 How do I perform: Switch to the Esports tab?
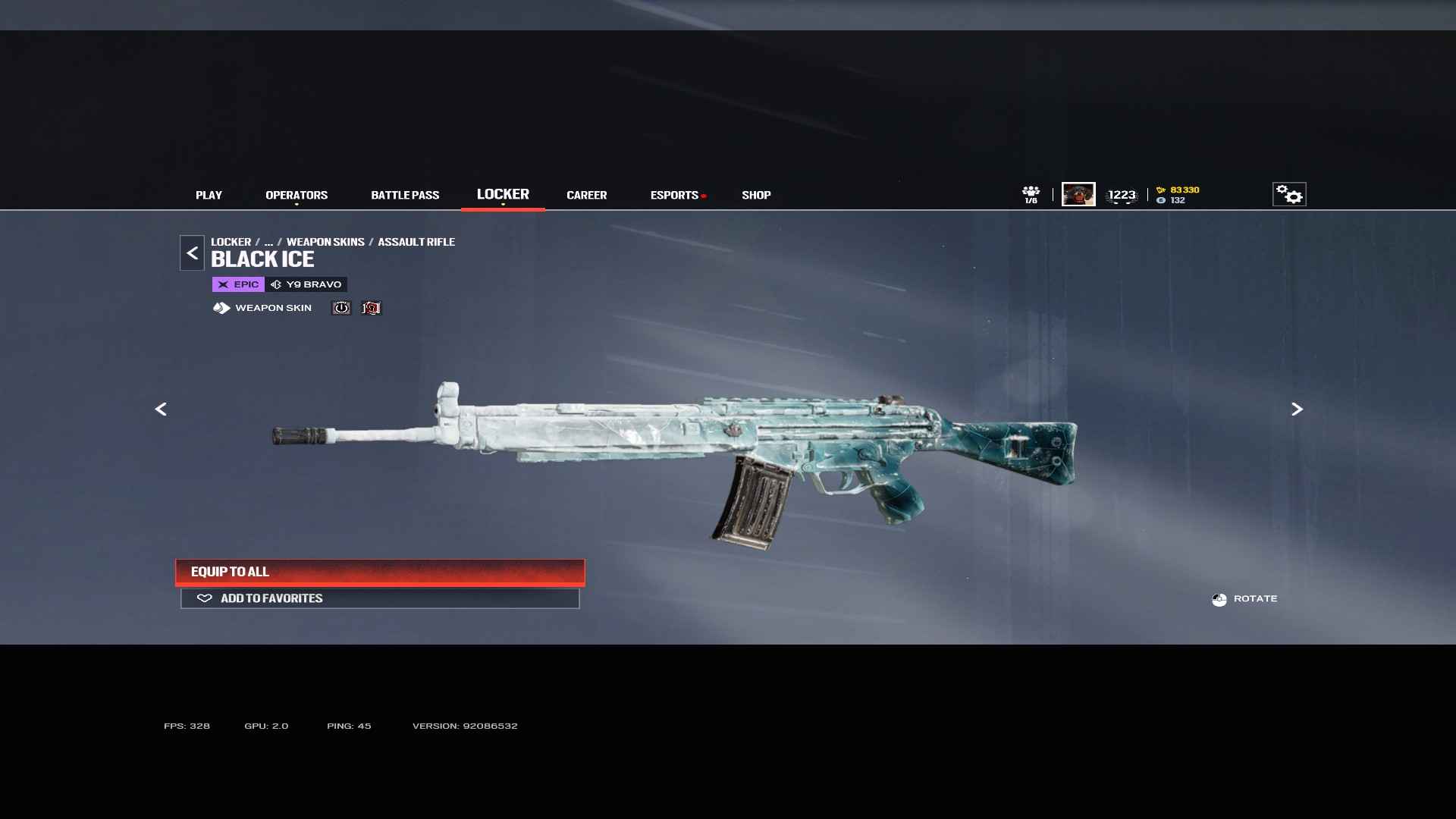pyautogui.click(x=674, y=195)
